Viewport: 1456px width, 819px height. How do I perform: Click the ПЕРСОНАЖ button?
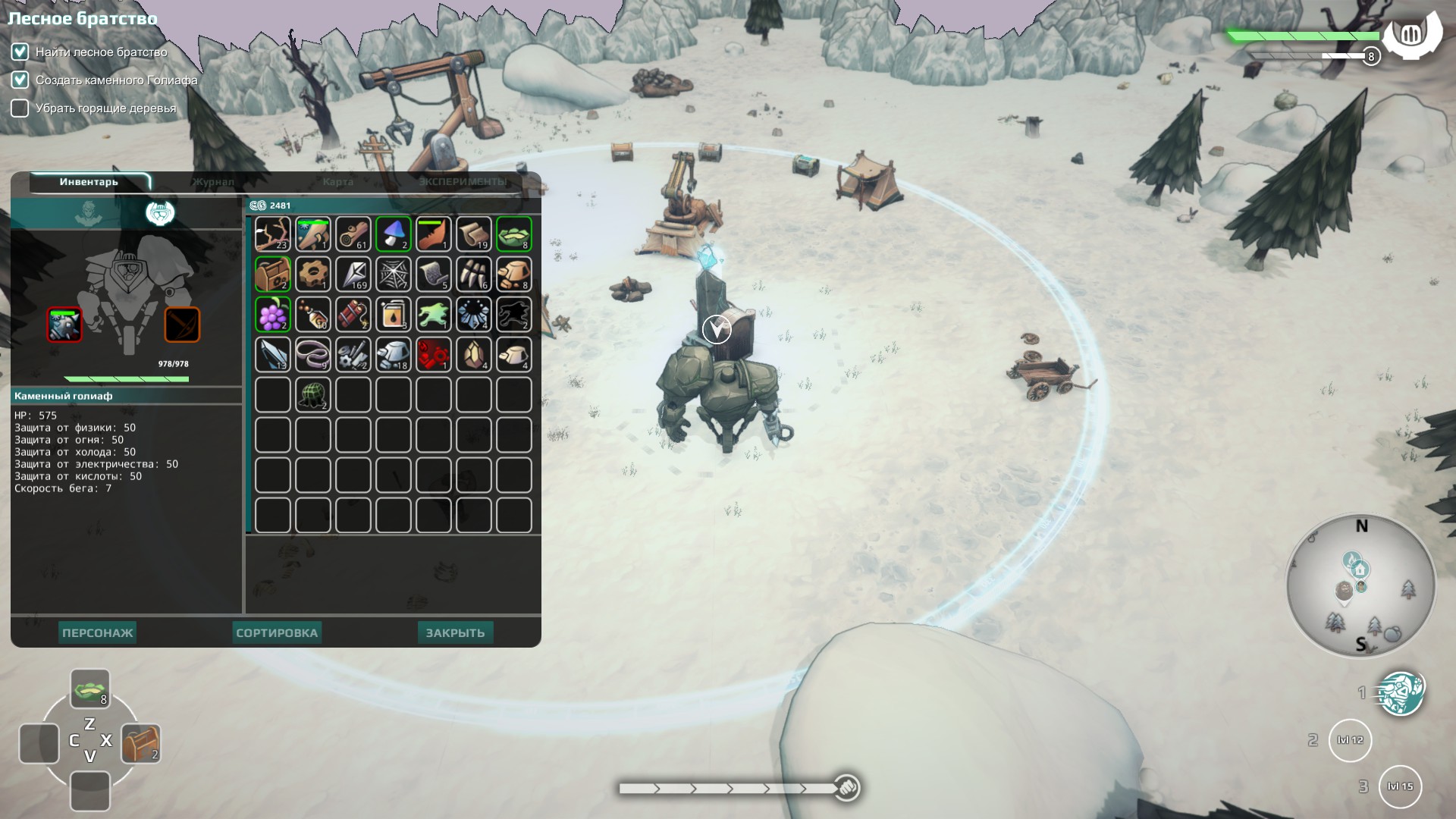click(x=98, y=633)
